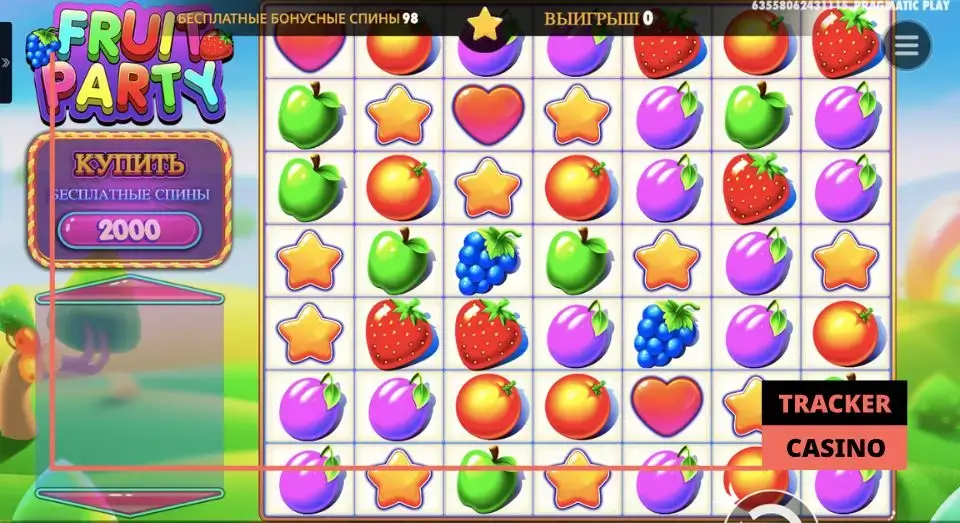
Task: Click the down arrow below the history panel
Action: pos(130,494)
